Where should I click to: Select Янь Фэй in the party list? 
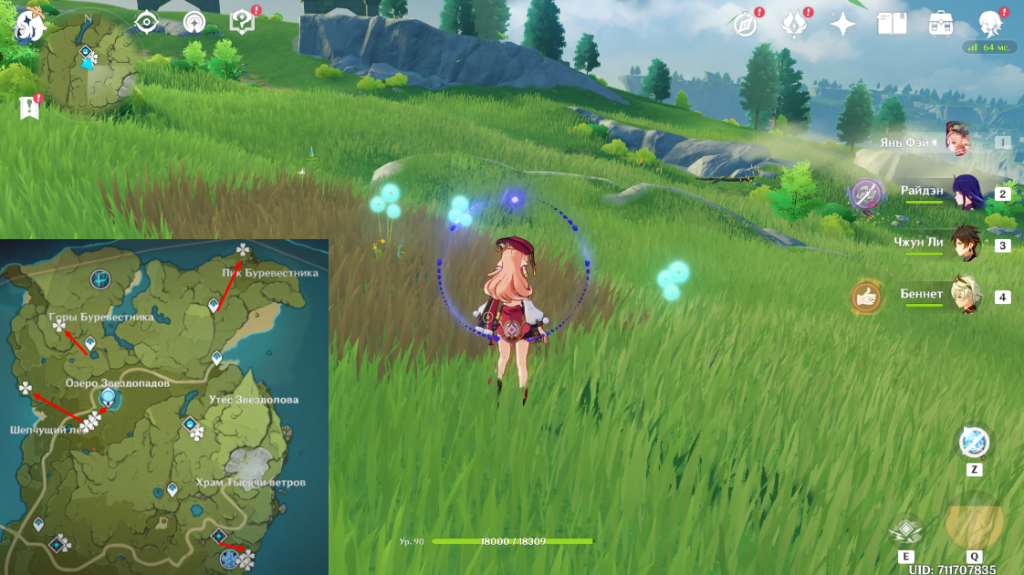[962, 141]
